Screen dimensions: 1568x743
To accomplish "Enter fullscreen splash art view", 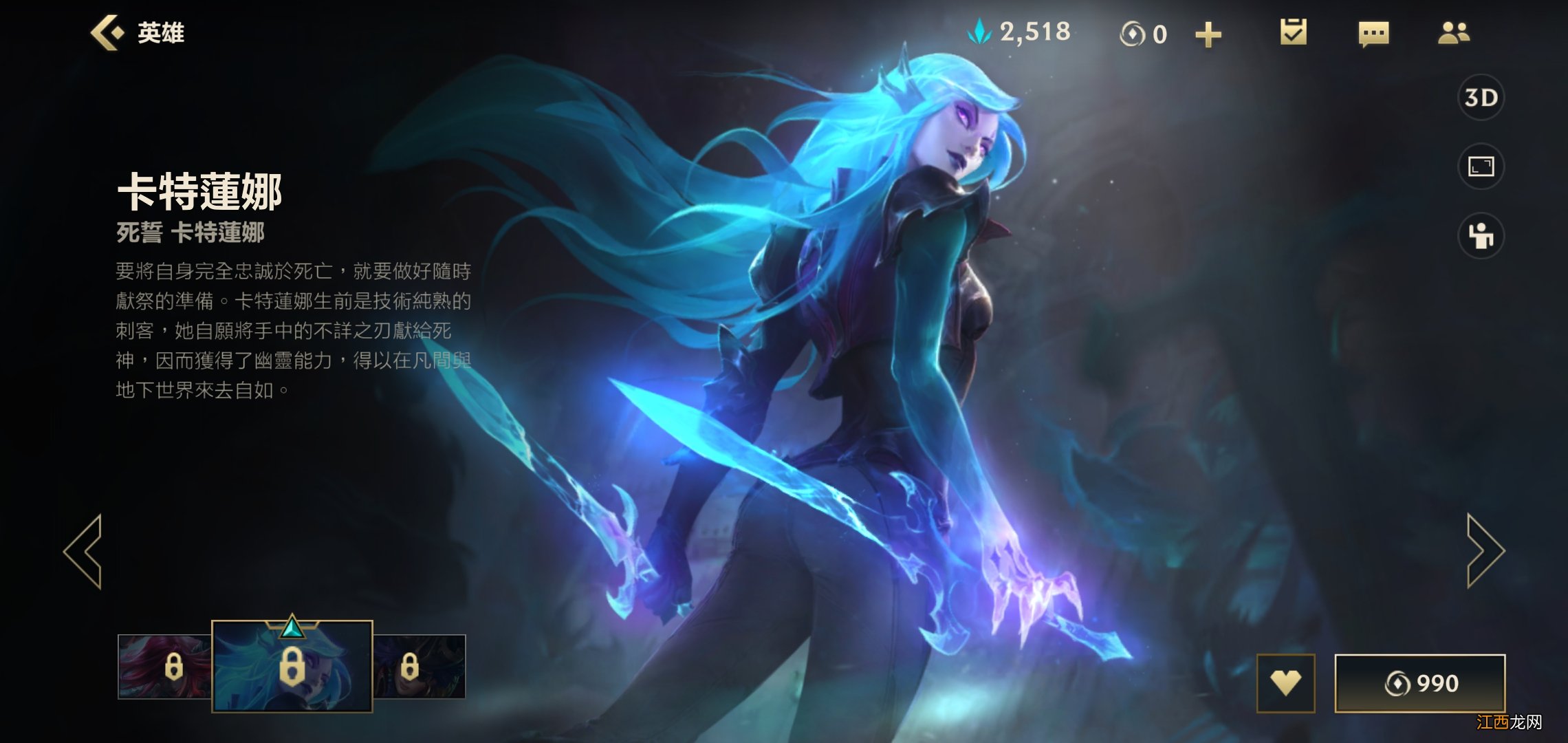I will click(x=1482, y=167).
